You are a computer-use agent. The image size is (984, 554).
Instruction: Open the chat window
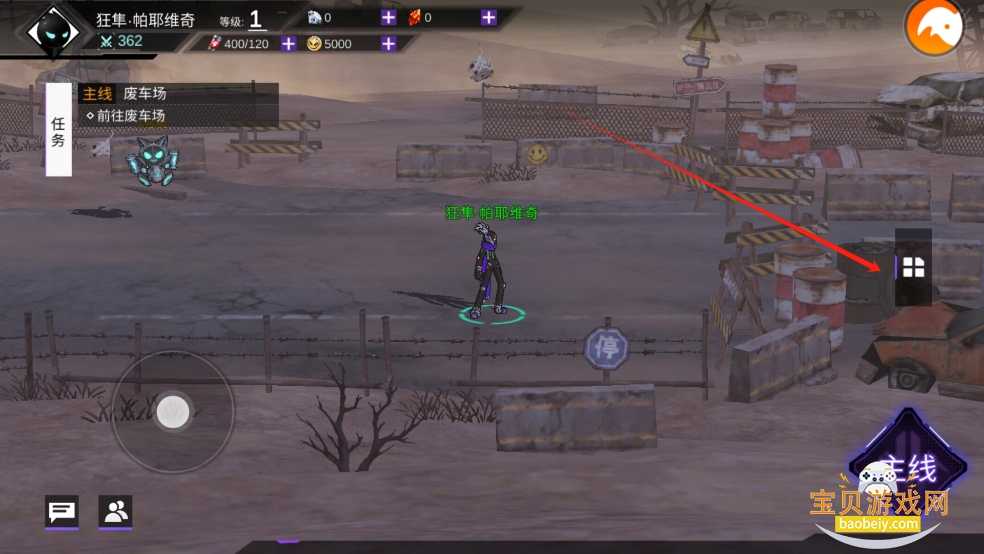[x=62, y=512]
